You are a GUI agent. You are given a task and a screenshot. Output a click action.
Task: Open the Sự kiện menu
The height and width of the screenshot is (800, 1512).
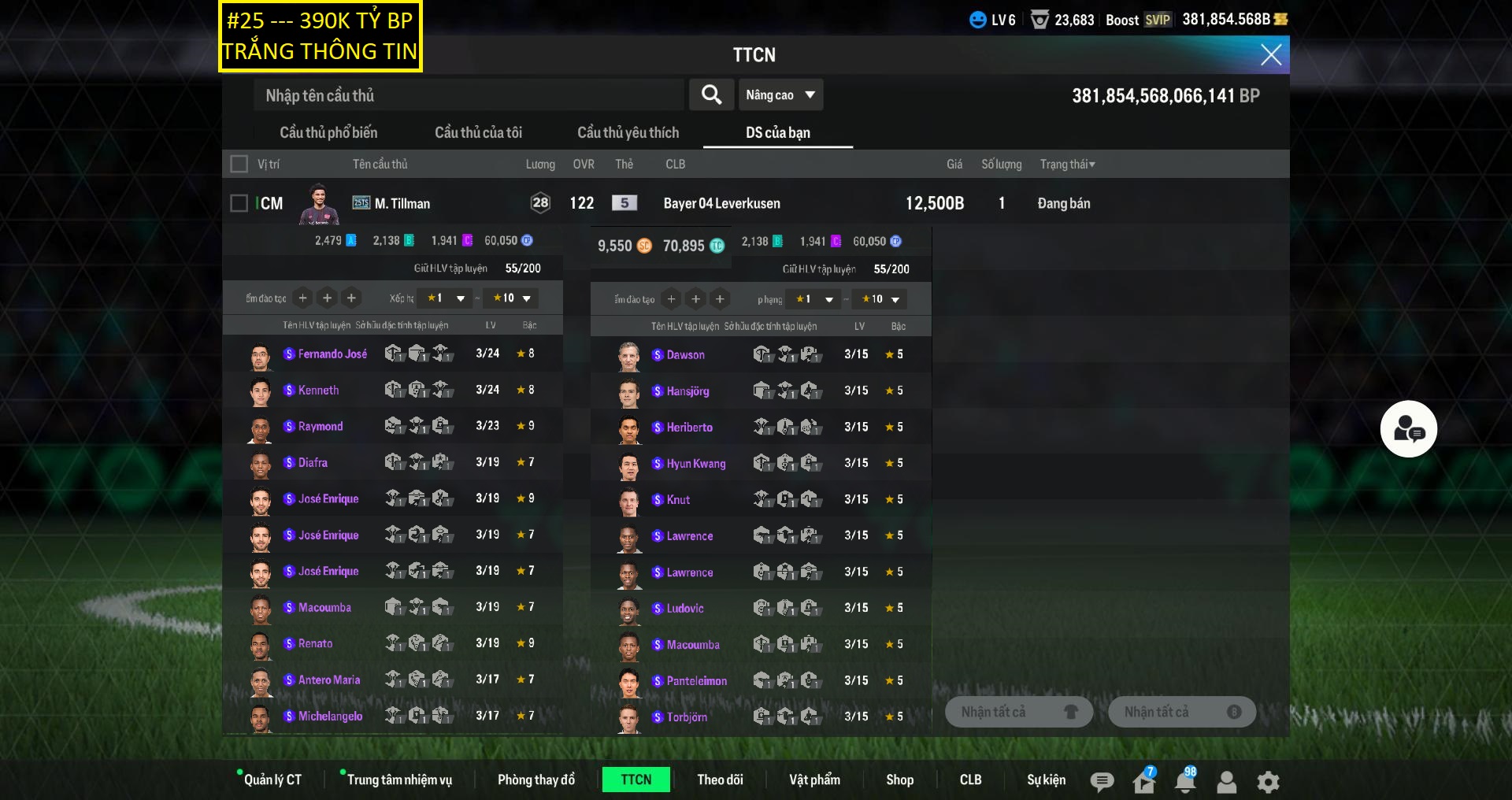(x=1046, y=780)
